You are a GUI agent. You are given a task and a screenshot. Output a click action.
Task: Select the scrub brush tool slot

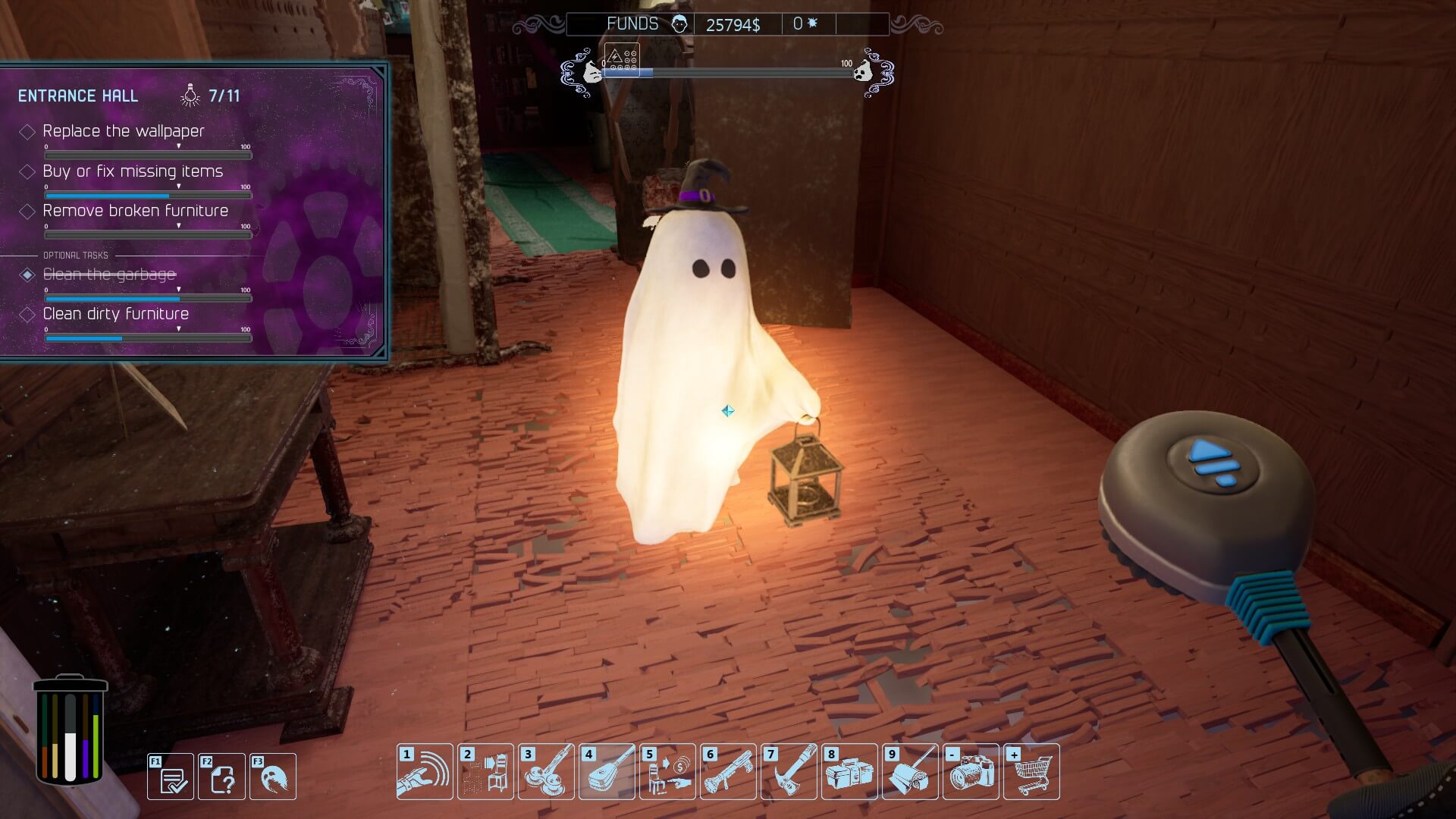click(x=607, y=772)
